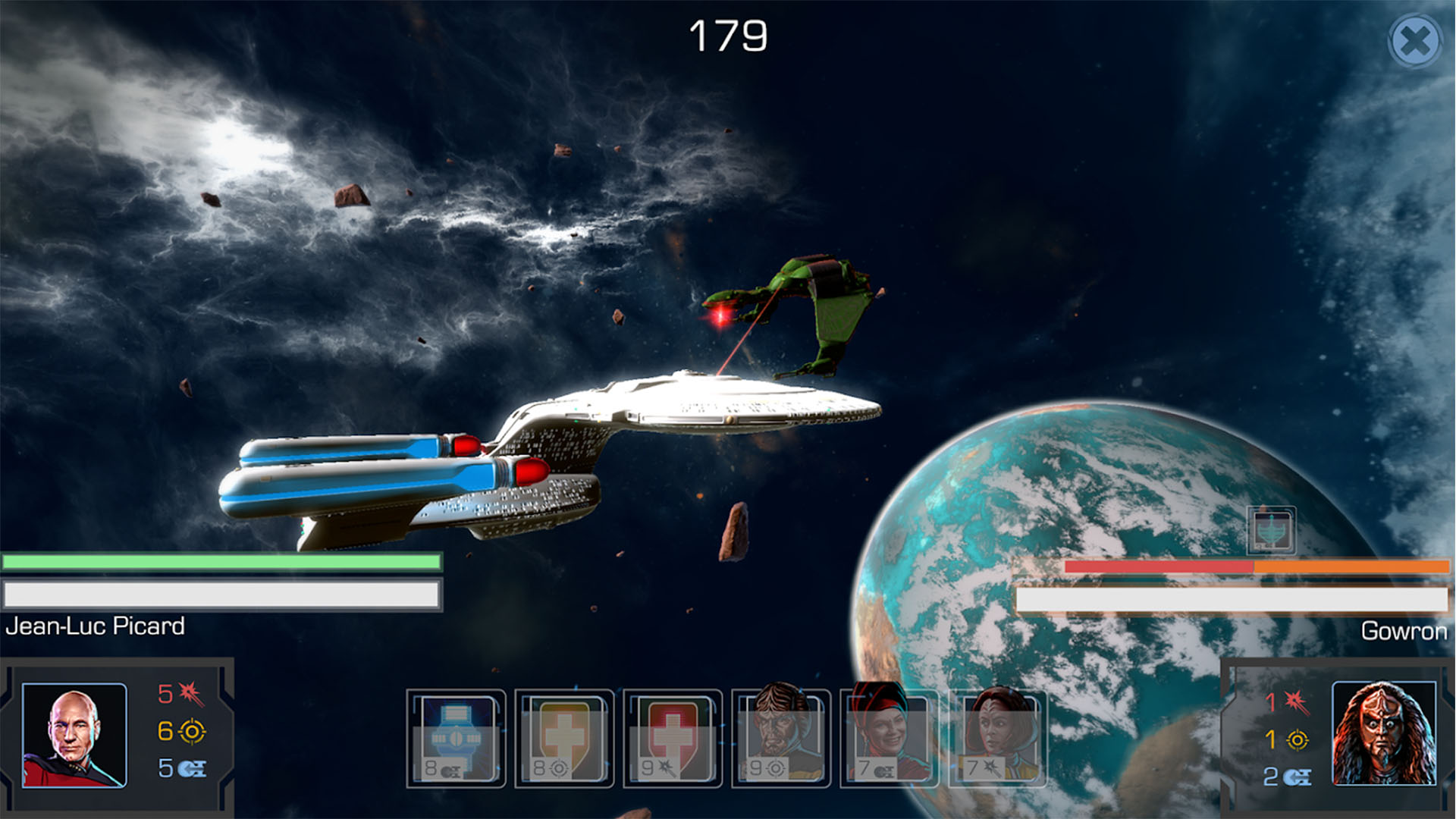Close the battle with the X button
This screenshot has width=1456, height=819.
pos(1415,41)
